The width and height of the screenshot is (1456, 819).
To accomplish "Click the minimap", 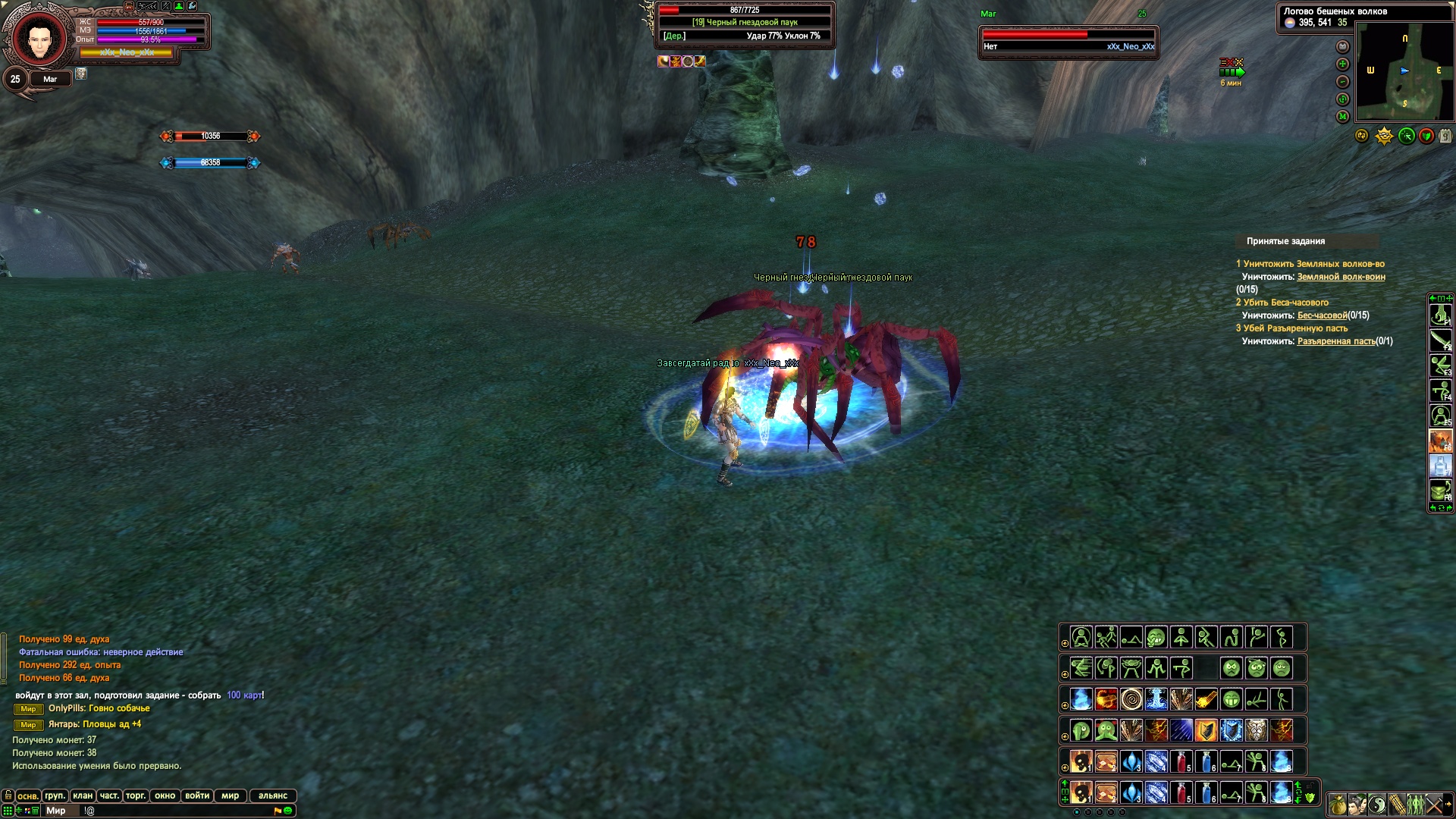I will click(x=1404, y=71).
